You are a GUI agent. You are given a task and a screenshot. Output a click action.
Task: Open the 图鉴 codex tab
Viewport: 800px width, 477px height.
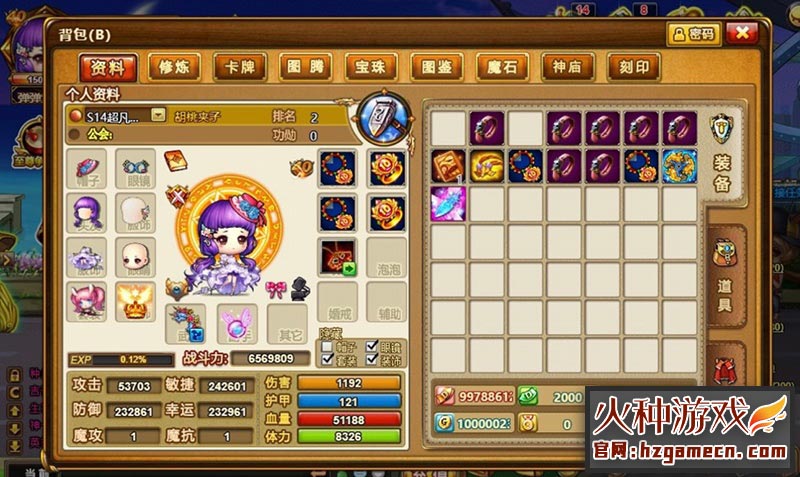point(438,67)
